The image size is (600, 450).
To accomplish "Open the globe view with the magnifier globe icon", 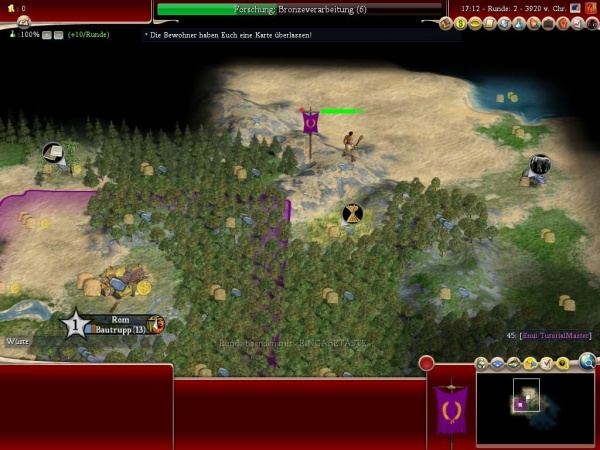I will point(587,362).
